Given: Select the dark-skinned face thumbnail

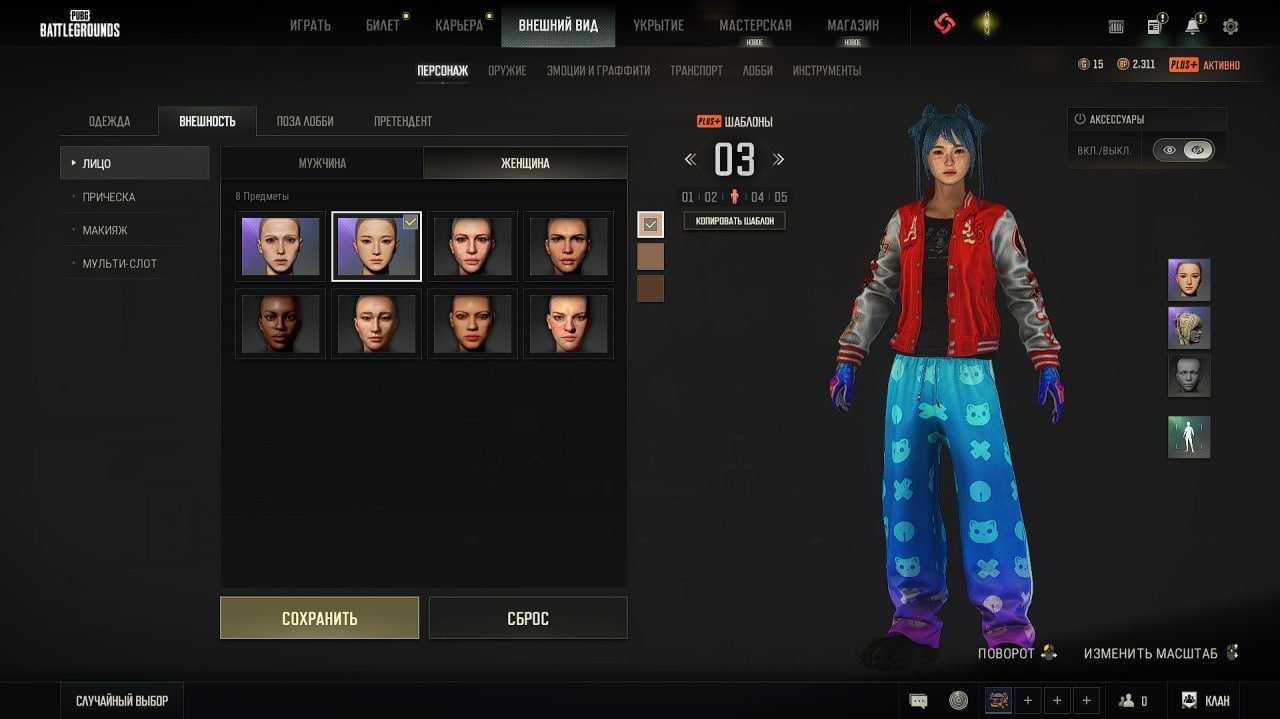Looking at the screenshot, I should [280, 323].
